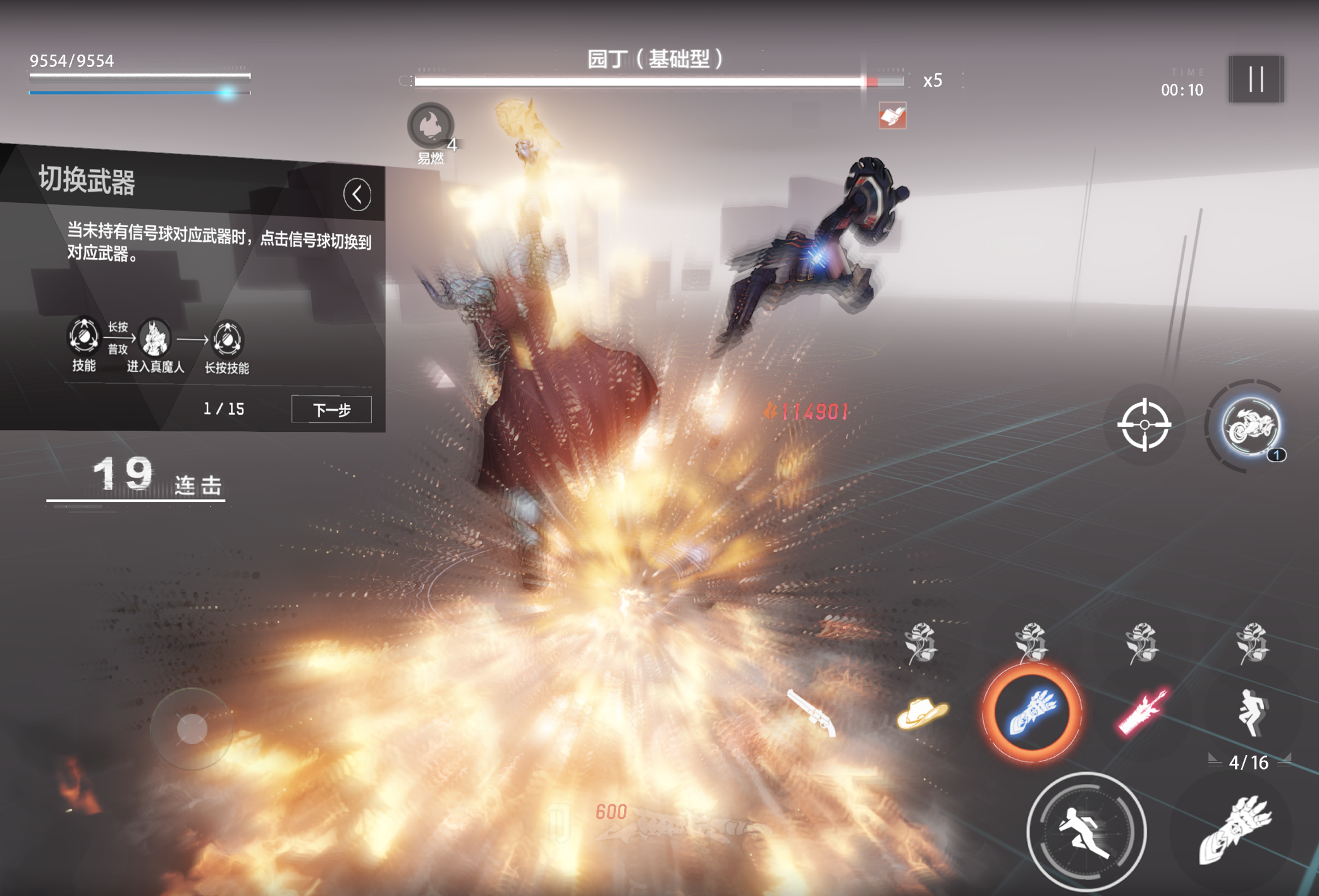This screenshot has width=1319, height=896.
Task: Inspect the 易燃 flammable status icon
Action: pyautogui.click(x=431, y=126)
